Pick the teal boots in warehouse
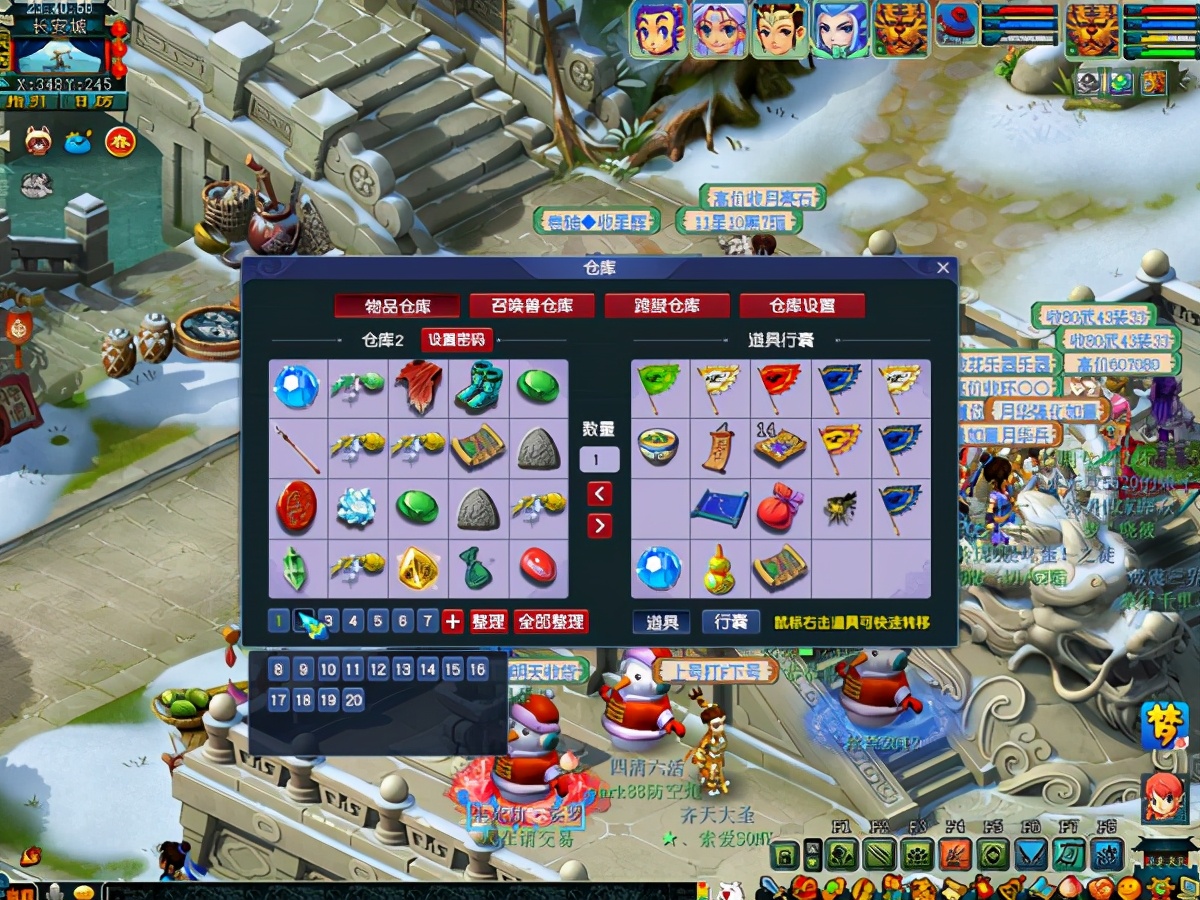Screen dimensions: 1200x900 [x=478, y=388]
